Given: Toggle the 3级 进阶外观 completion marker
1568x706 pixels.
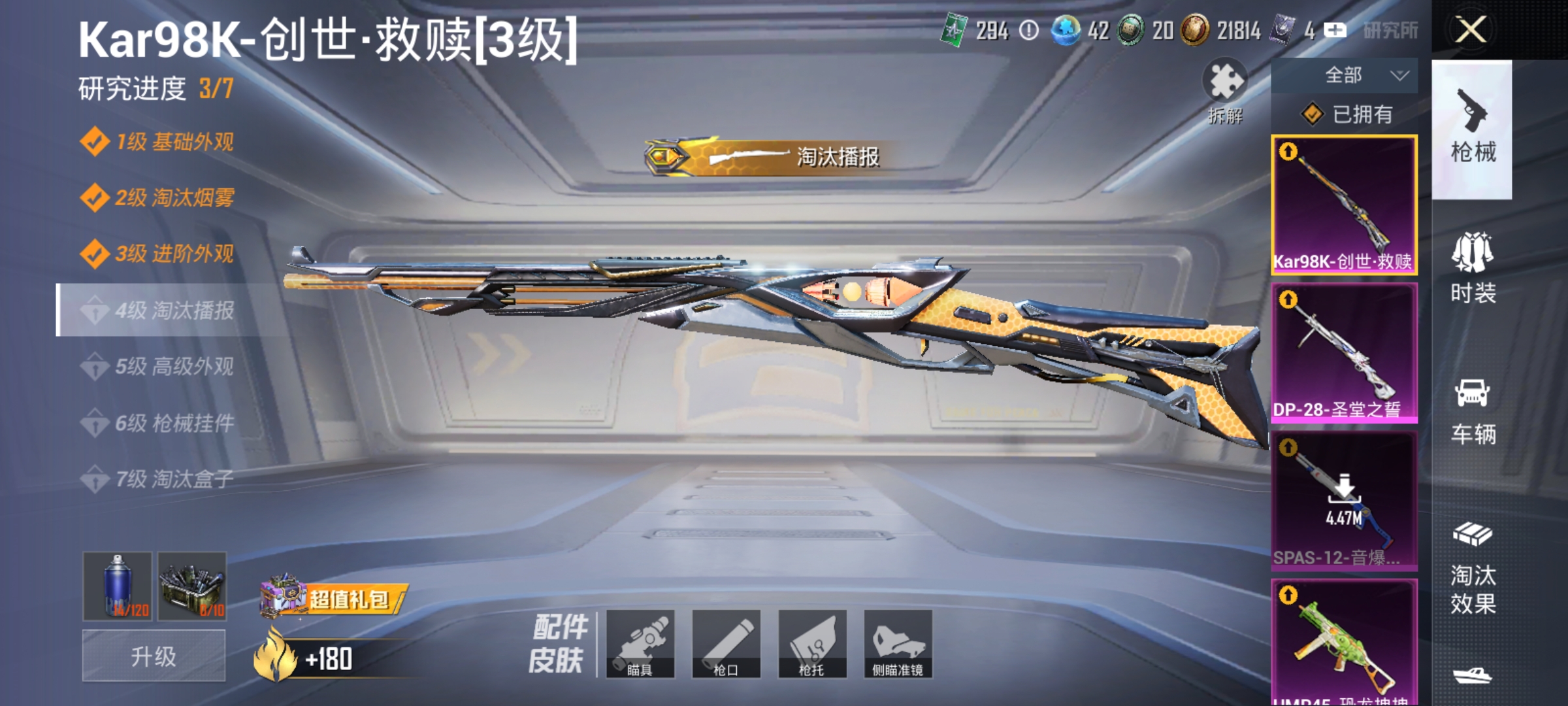Looking at the screenshot, I should click(95, 254).
